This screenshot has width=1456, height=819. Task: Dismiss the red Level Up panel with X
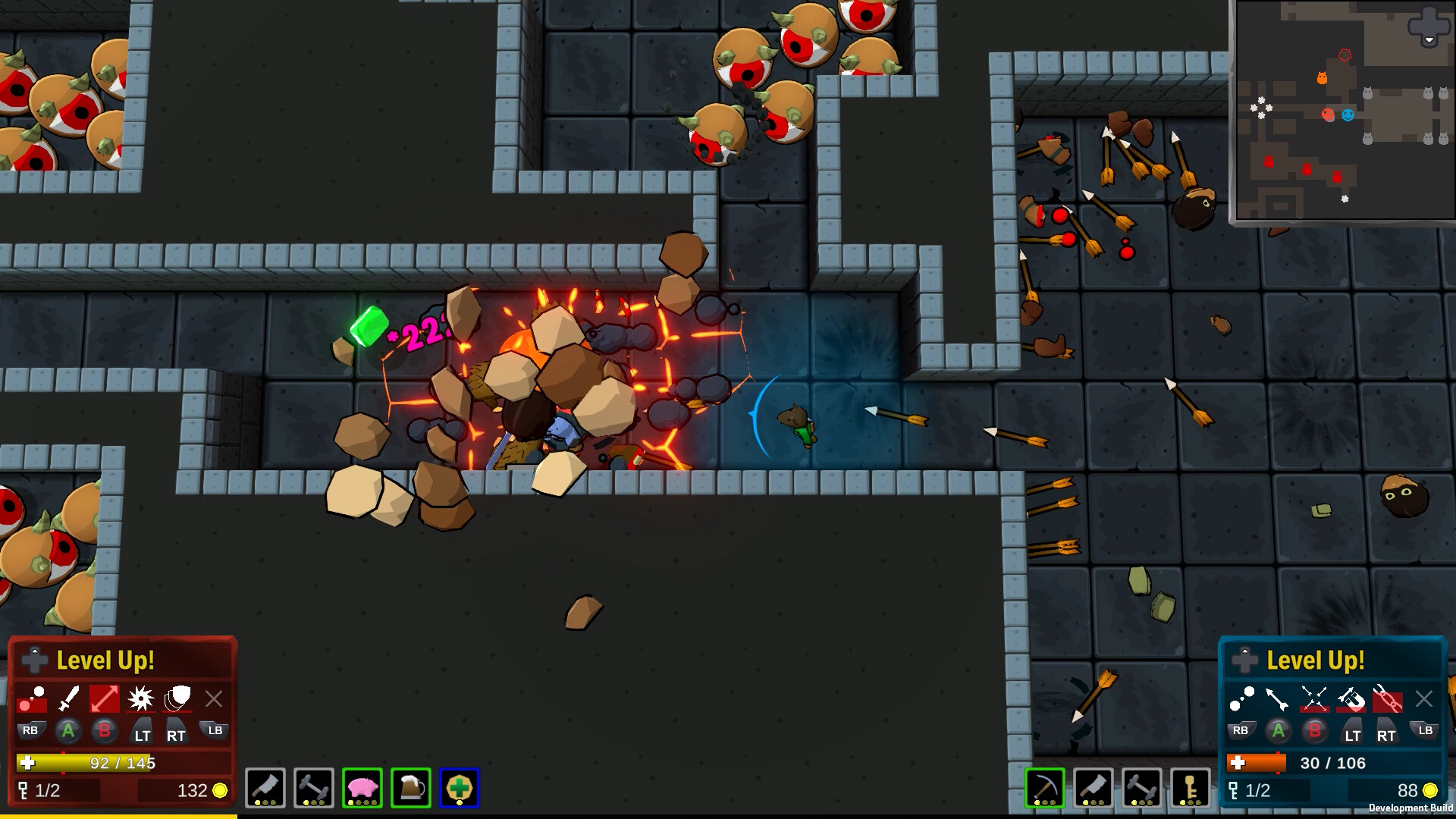coord(215,698)
